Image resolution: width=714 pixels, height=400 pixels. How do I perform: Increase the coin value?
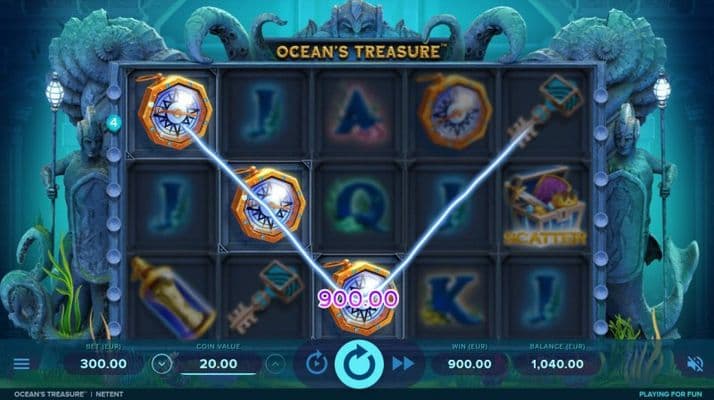[275, 363]
